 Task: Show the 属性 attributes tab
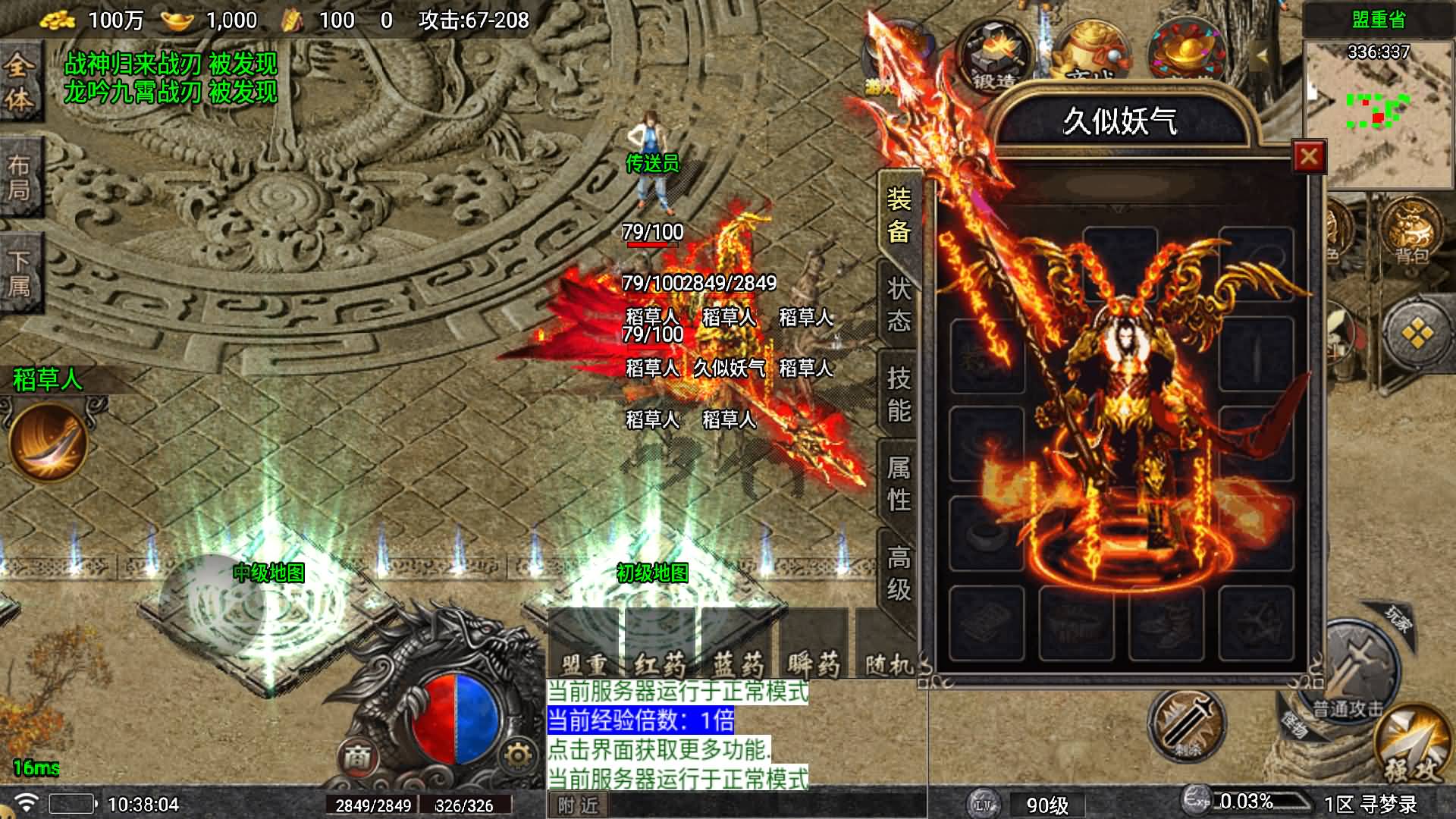coord(899,483)
